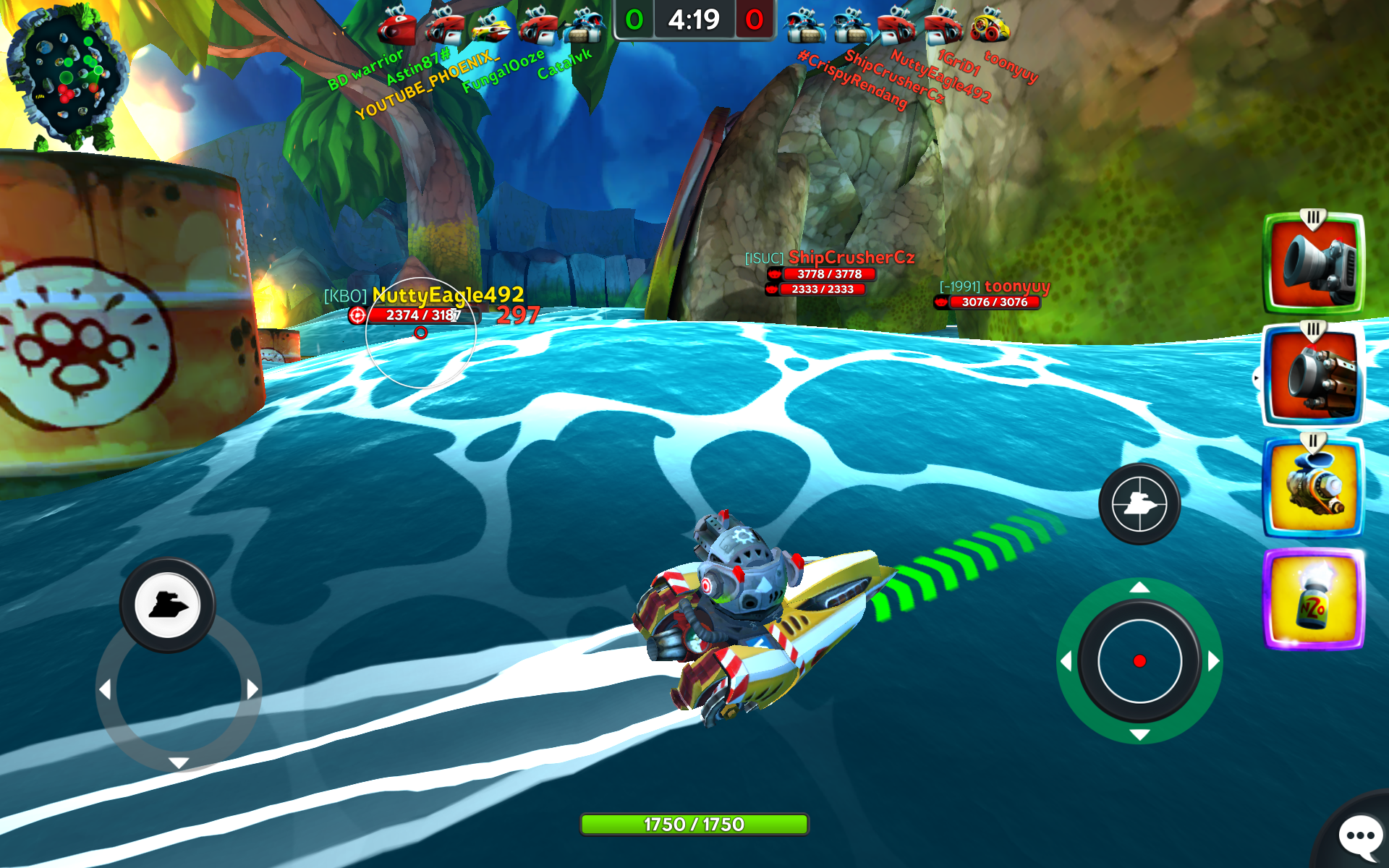The width and height of the screenshot is (1389, 868).
Task: Reverse with the steering ring's down arrow
Action: (179, 762)
